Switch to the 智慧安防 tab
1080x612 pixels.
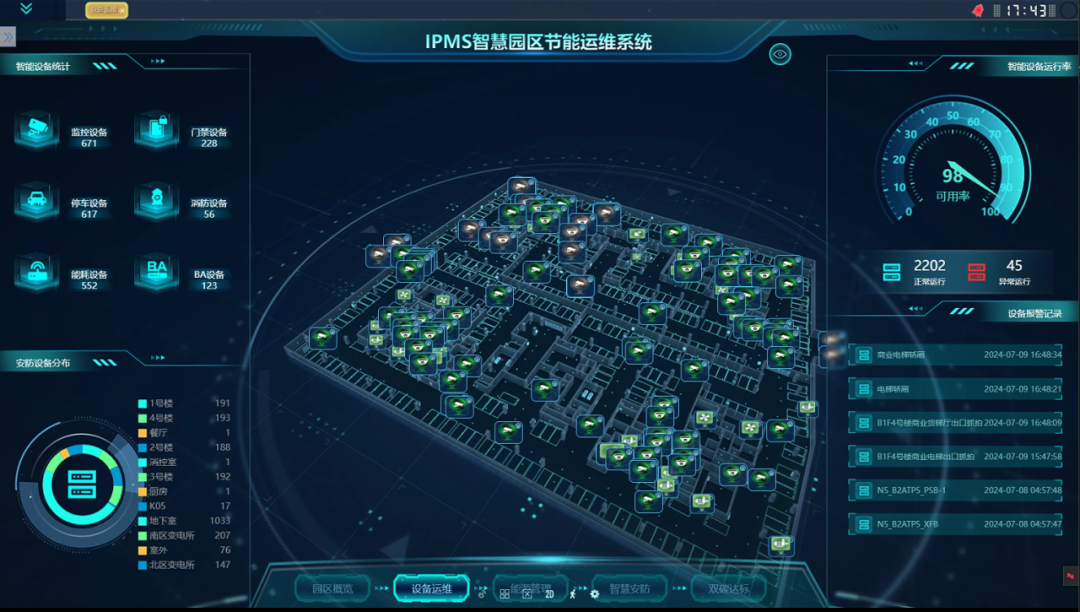(630, 588)
